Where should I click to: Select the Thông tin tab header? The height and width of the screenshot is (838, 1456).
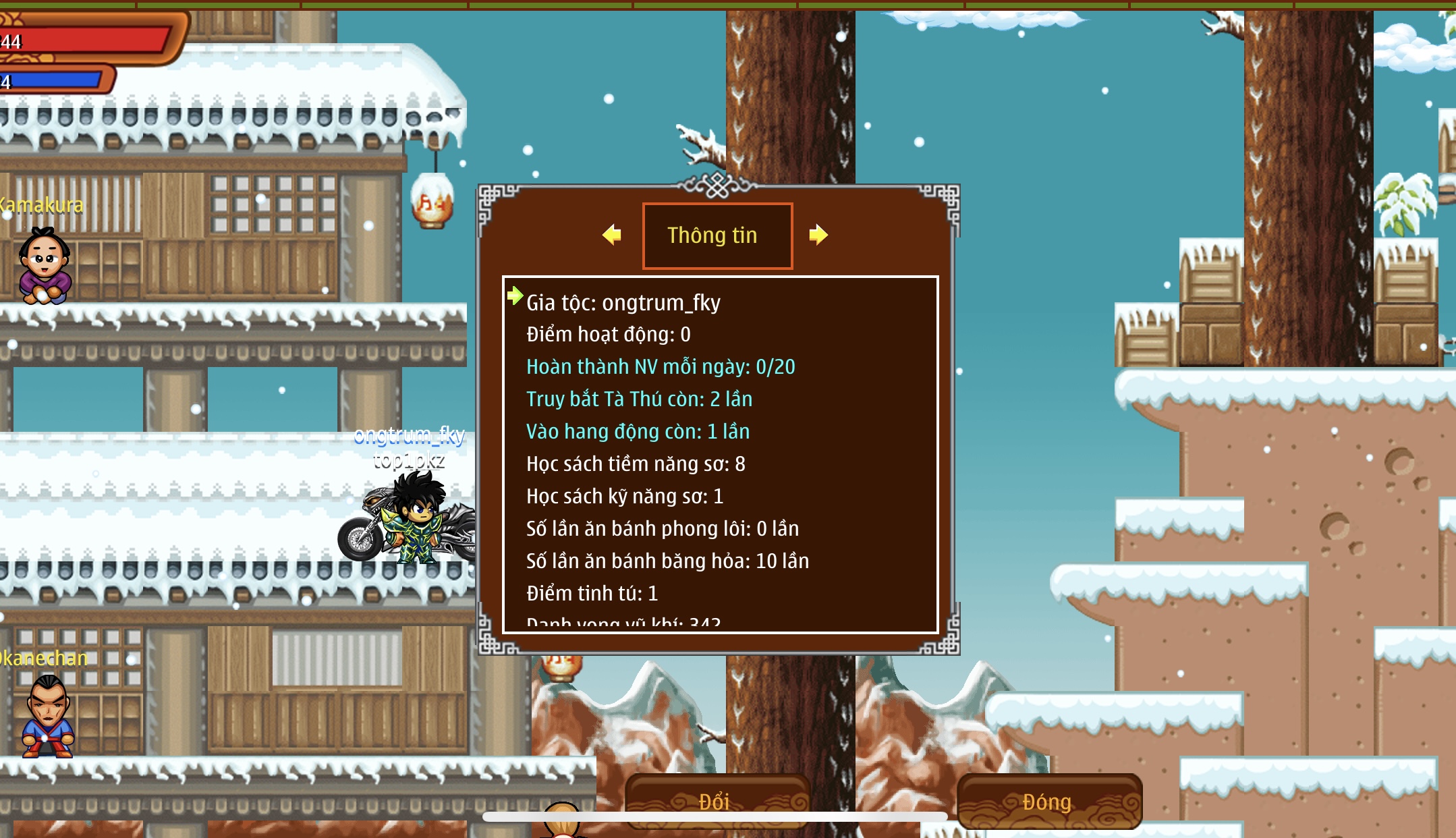[x=717, y=235]
